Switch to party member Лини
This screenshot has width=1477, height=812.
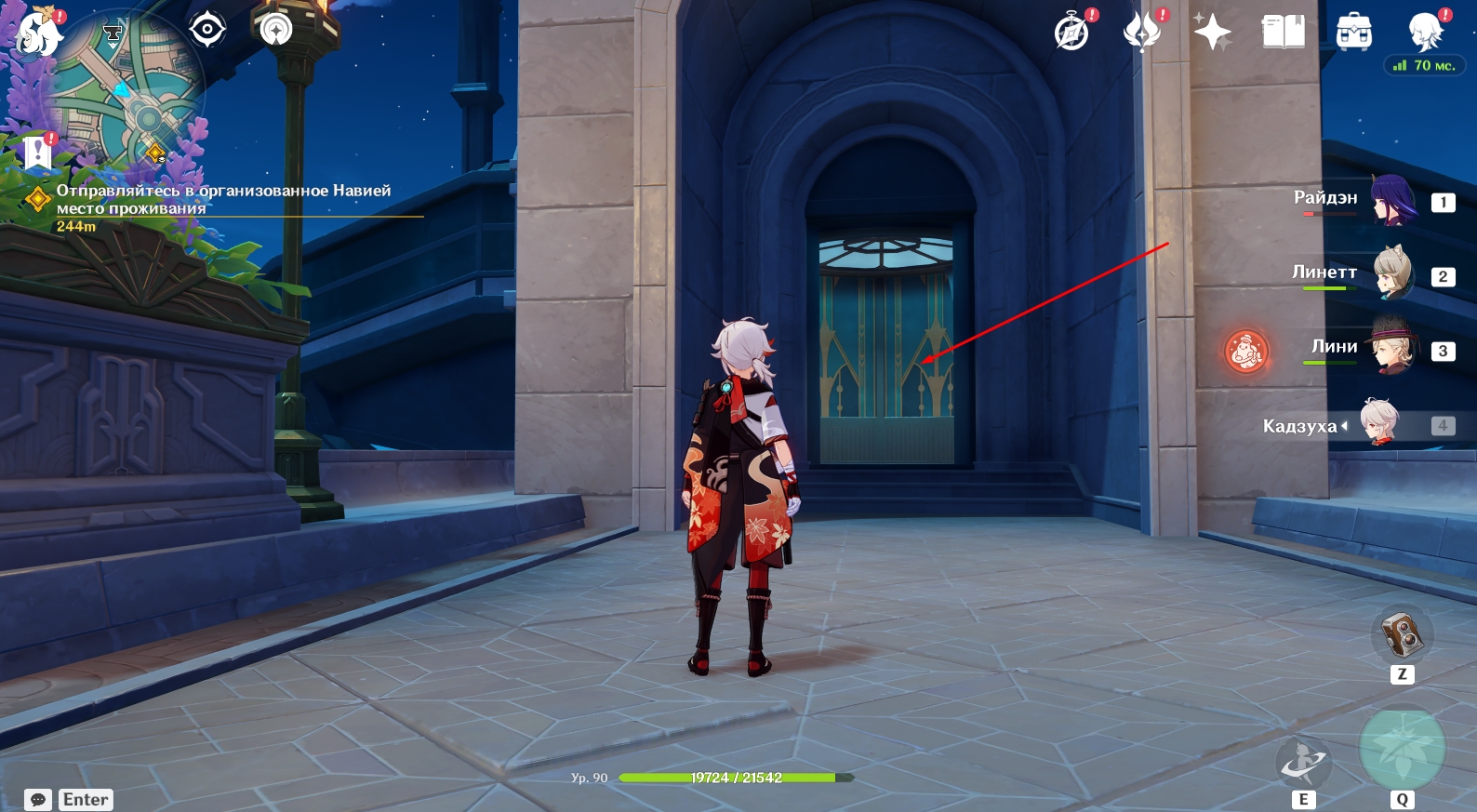click(1392, 349)
